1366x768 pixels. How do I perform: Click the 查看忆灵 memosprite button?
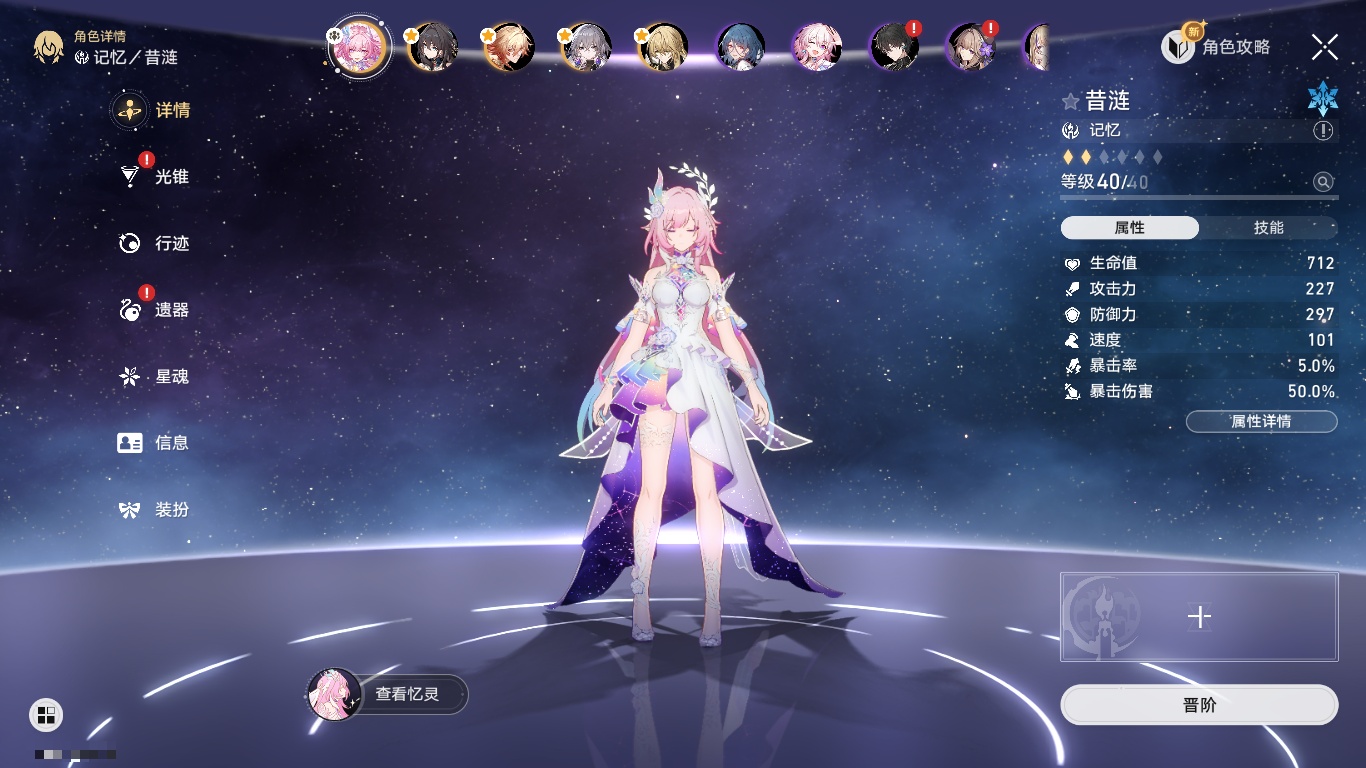[388, 694]
